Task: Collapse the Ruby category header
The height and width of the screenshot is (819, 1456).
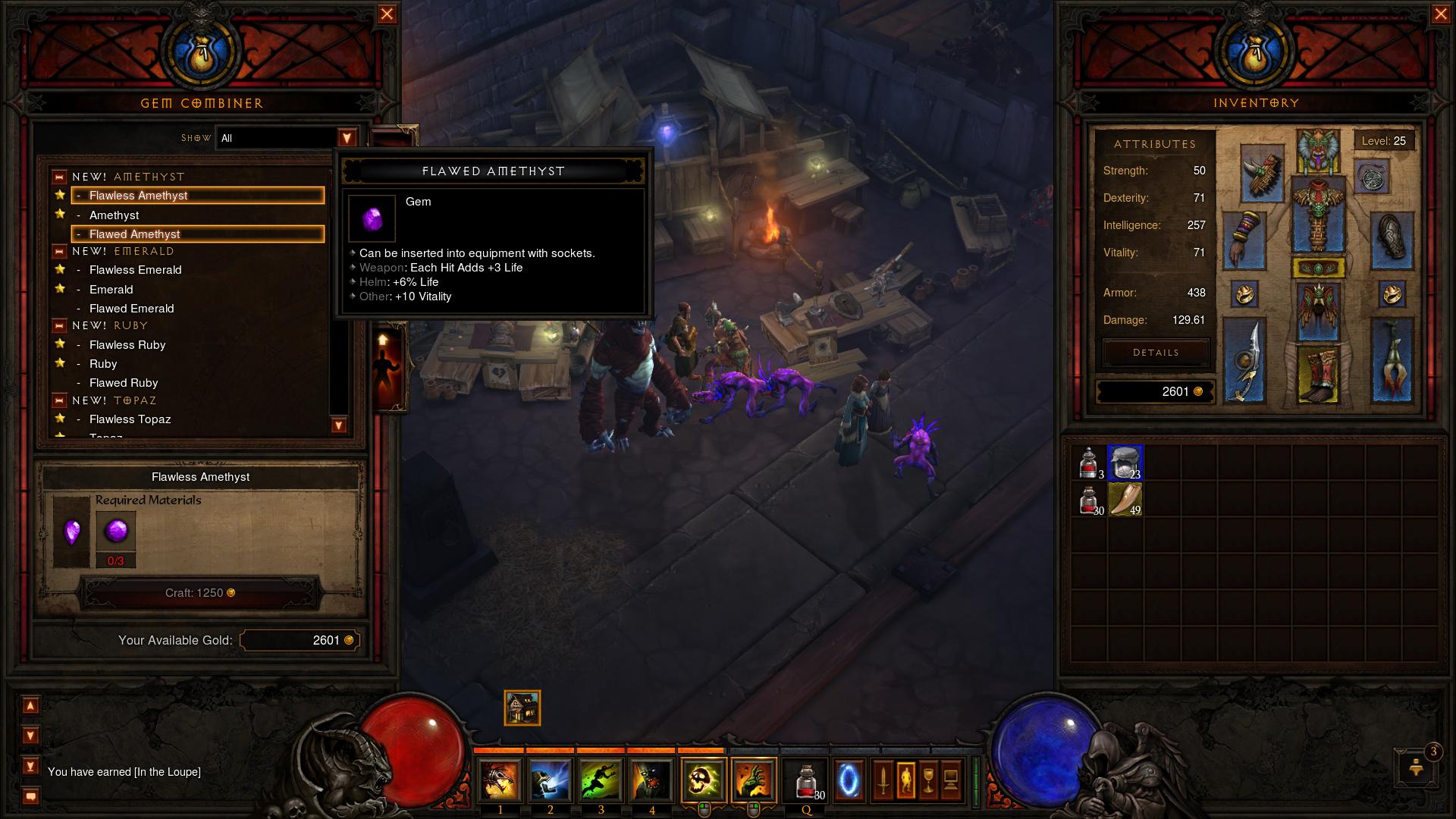Action: [59, 326]
